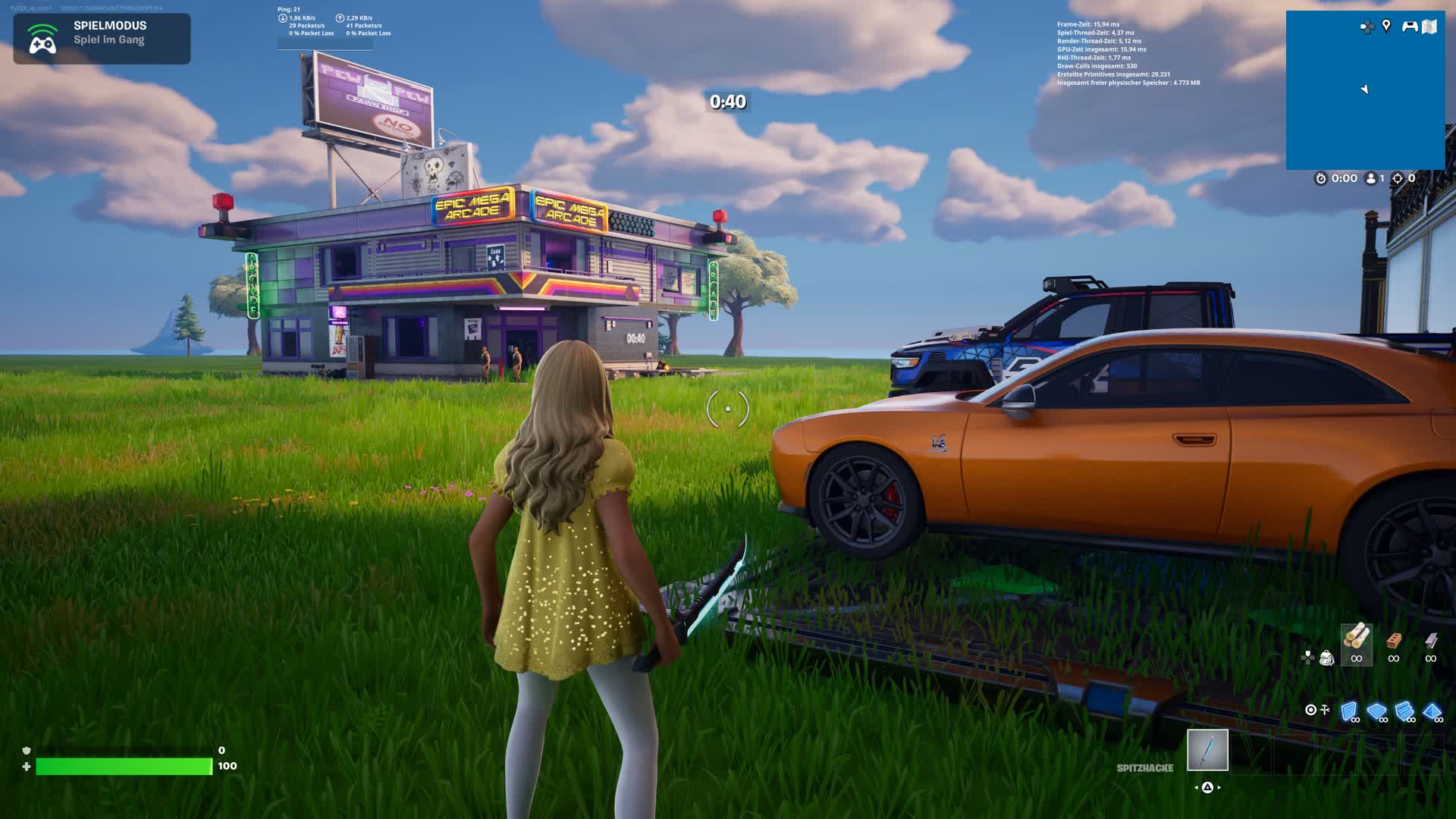
Task: Click the folded map icon
Action: 1429,27
